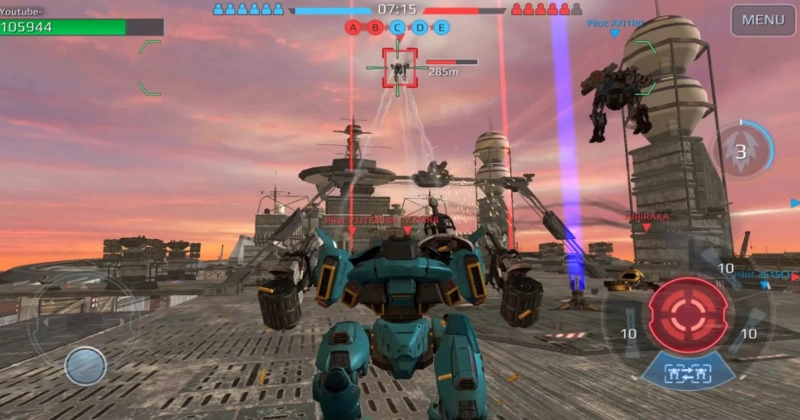
Task: Tap the red crosshair fire button
Action: coord(686,315)
